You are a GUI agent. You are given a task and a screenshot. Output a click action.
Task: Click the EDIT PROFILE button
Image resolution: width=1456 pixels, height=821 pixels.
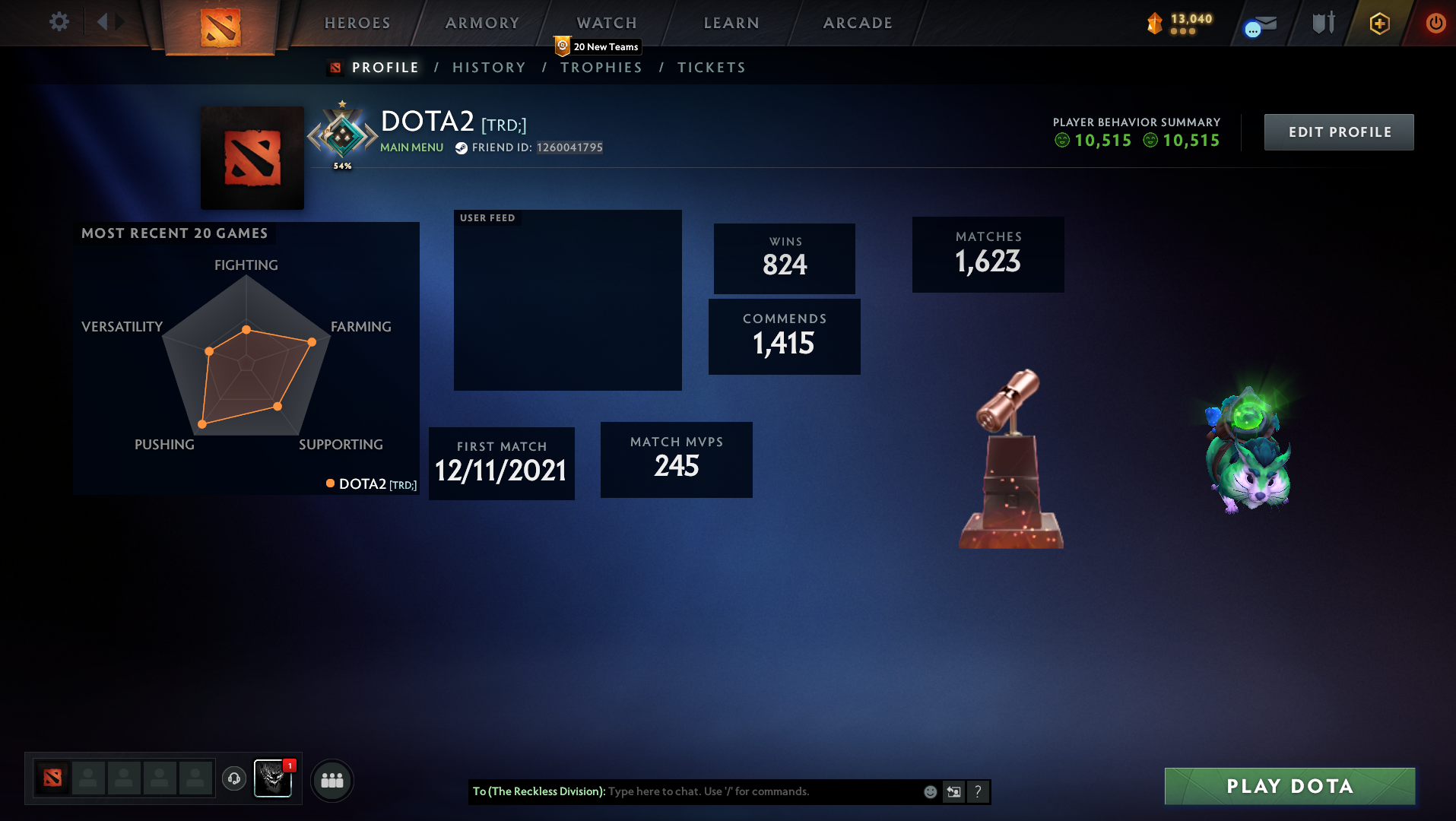point(1338,132)
